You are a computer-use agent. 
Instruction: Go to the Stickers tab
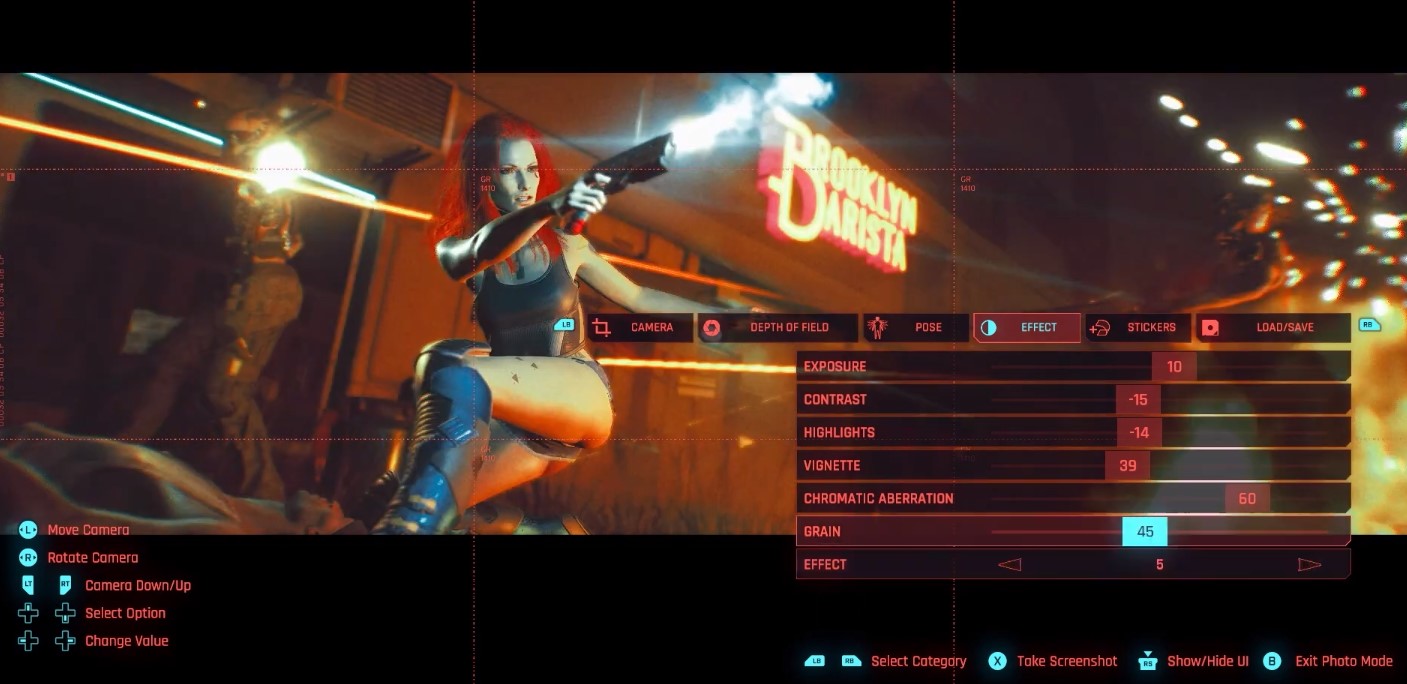1139,327
